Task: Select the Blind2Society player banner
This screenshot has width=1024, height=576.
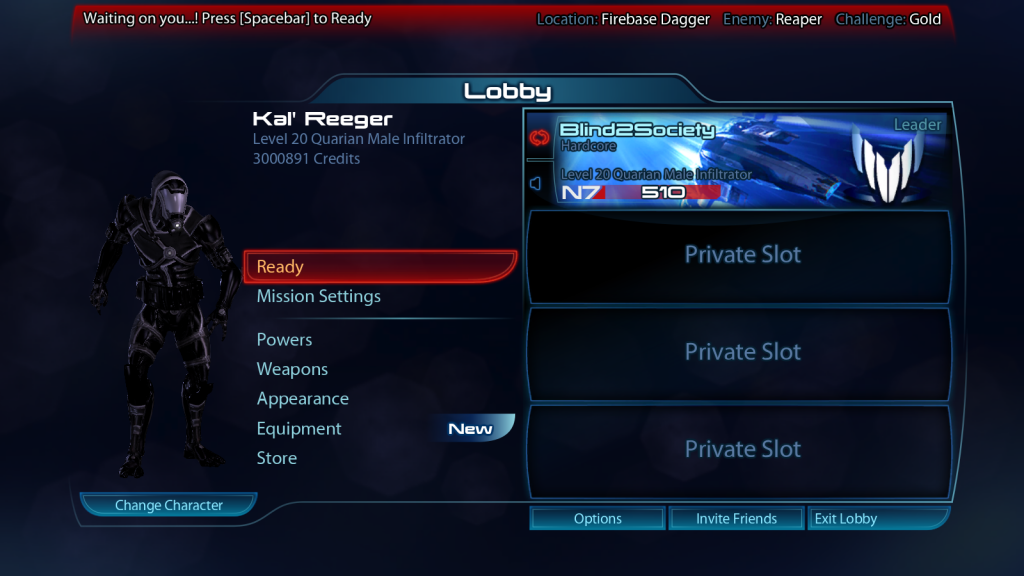Action: point(740,160)
